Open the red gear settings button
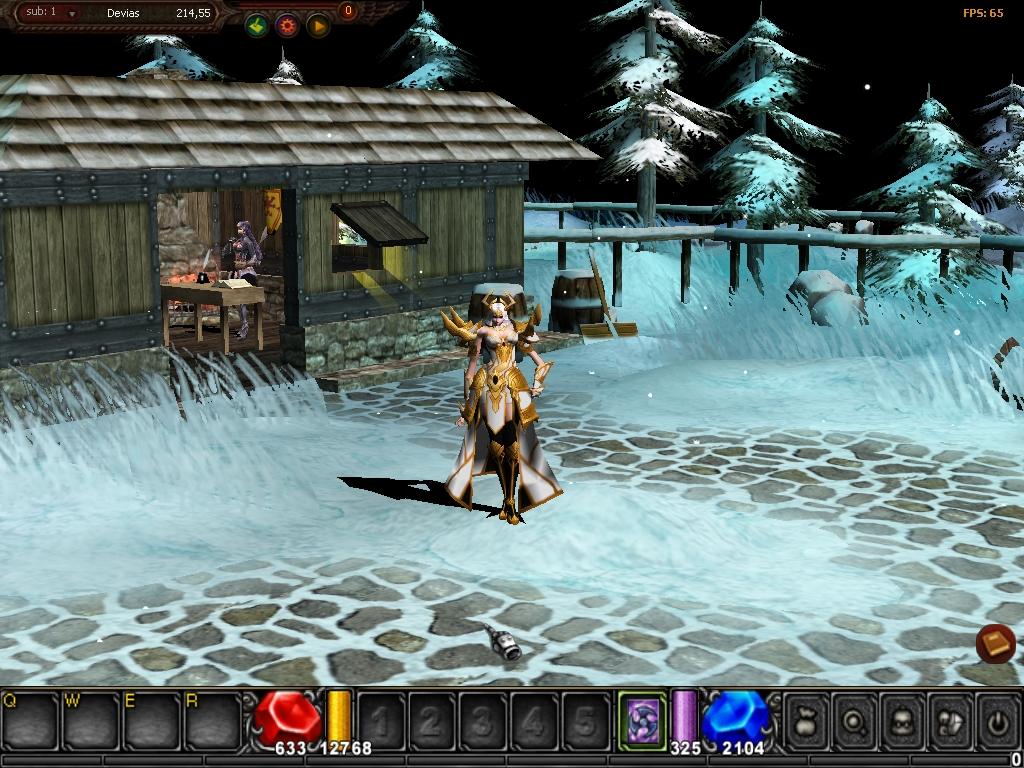 click(287, 27)
